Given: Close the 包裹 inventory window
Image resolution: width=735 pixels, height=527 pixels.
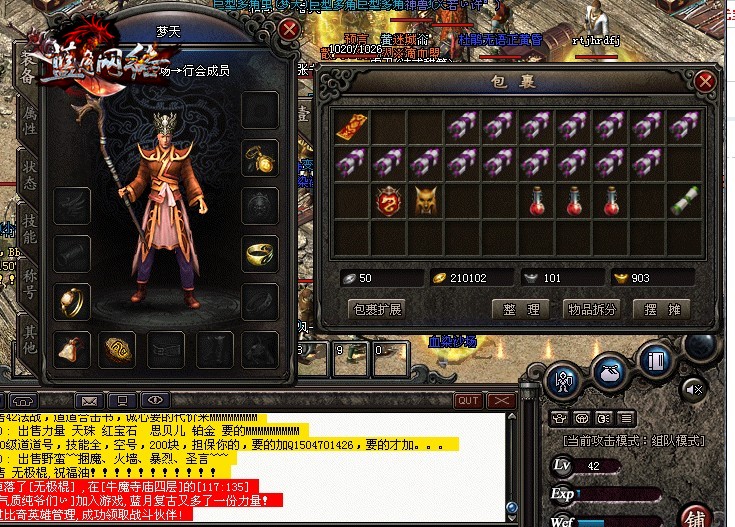Looking at the screenshot, I should click(x=706, y=82).
